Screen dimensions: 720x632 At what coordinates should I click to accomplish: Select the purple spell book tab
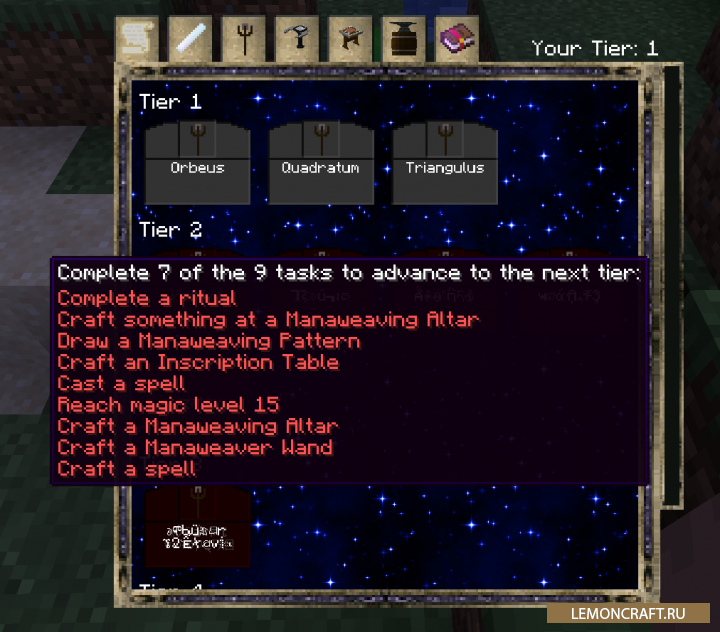pos(458,40)
